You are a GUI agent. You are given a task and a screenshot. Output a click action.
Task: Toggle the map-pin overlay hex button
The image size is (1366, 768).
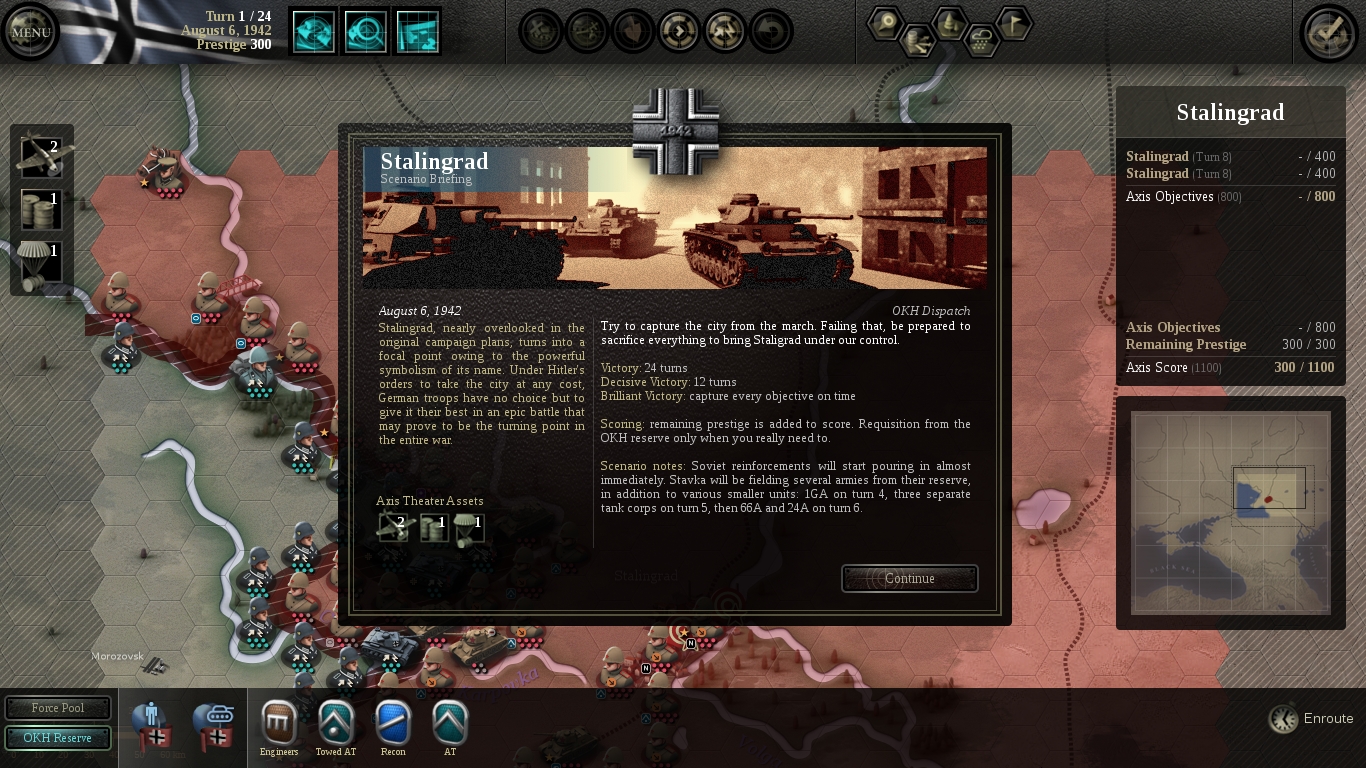(x=886, y=24)
